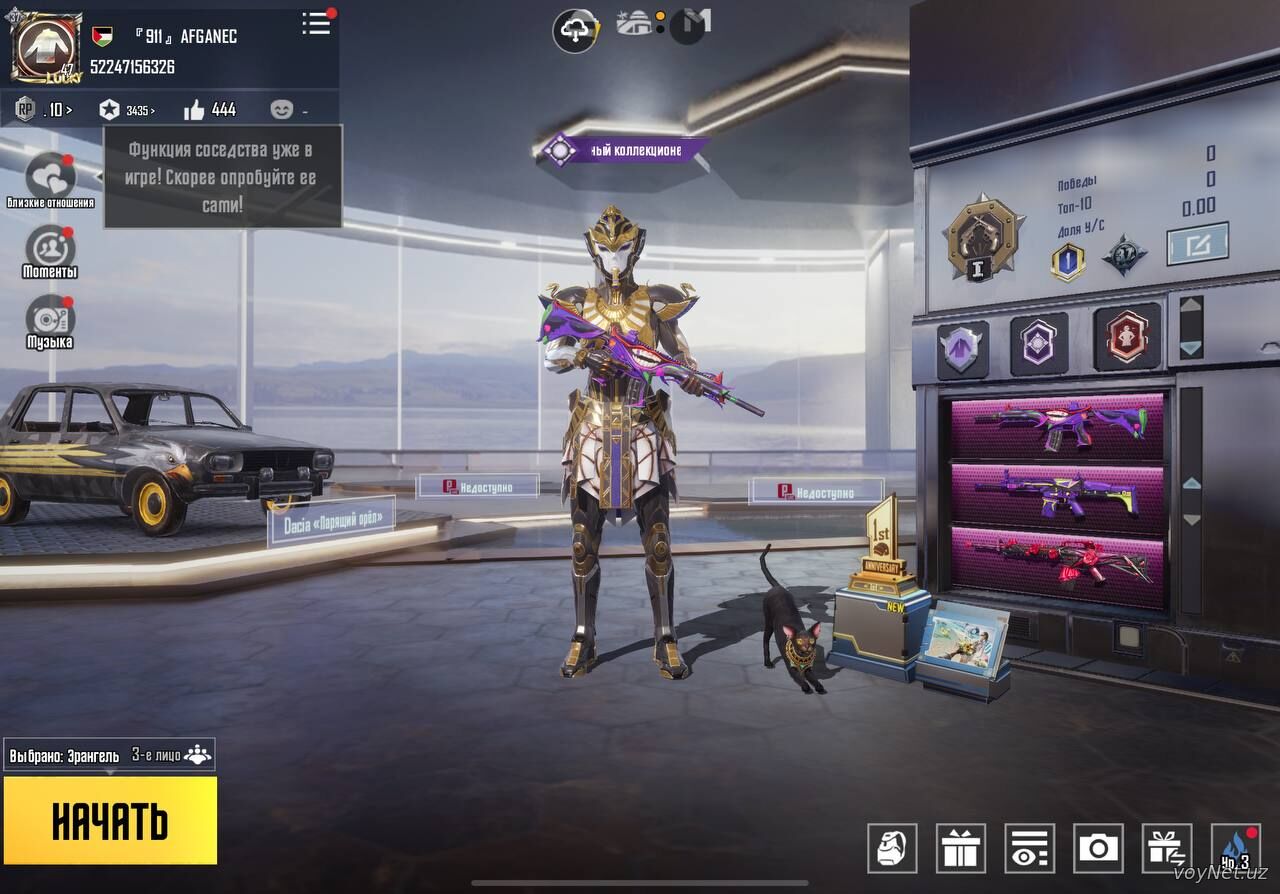This screenshot has width=1280, height=894.
Task: Select the Dacia «Парящий орёл» vehicle label
Action: coord(332,522)
